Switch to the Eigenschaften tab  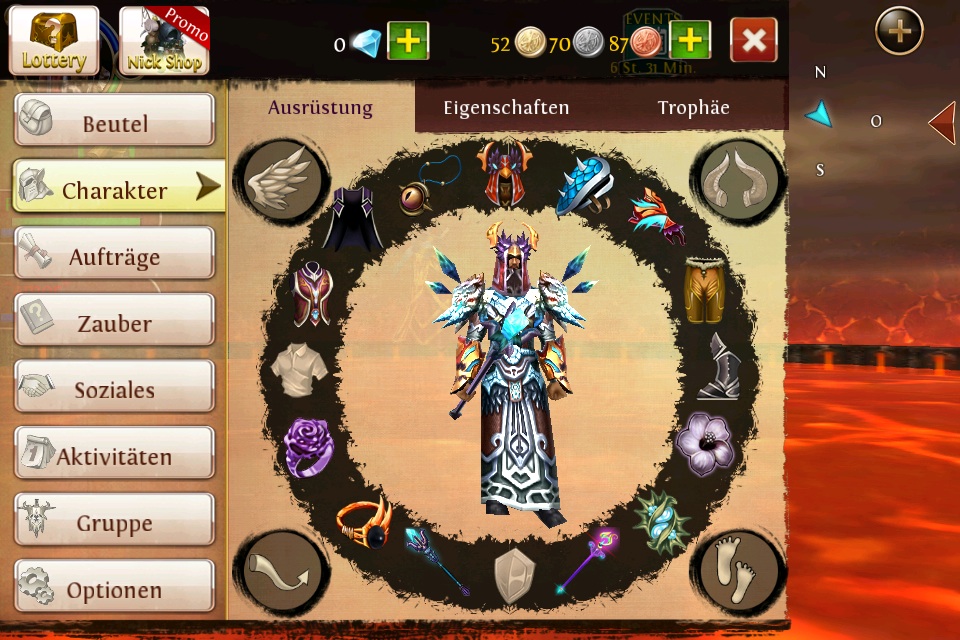point(506,108)
